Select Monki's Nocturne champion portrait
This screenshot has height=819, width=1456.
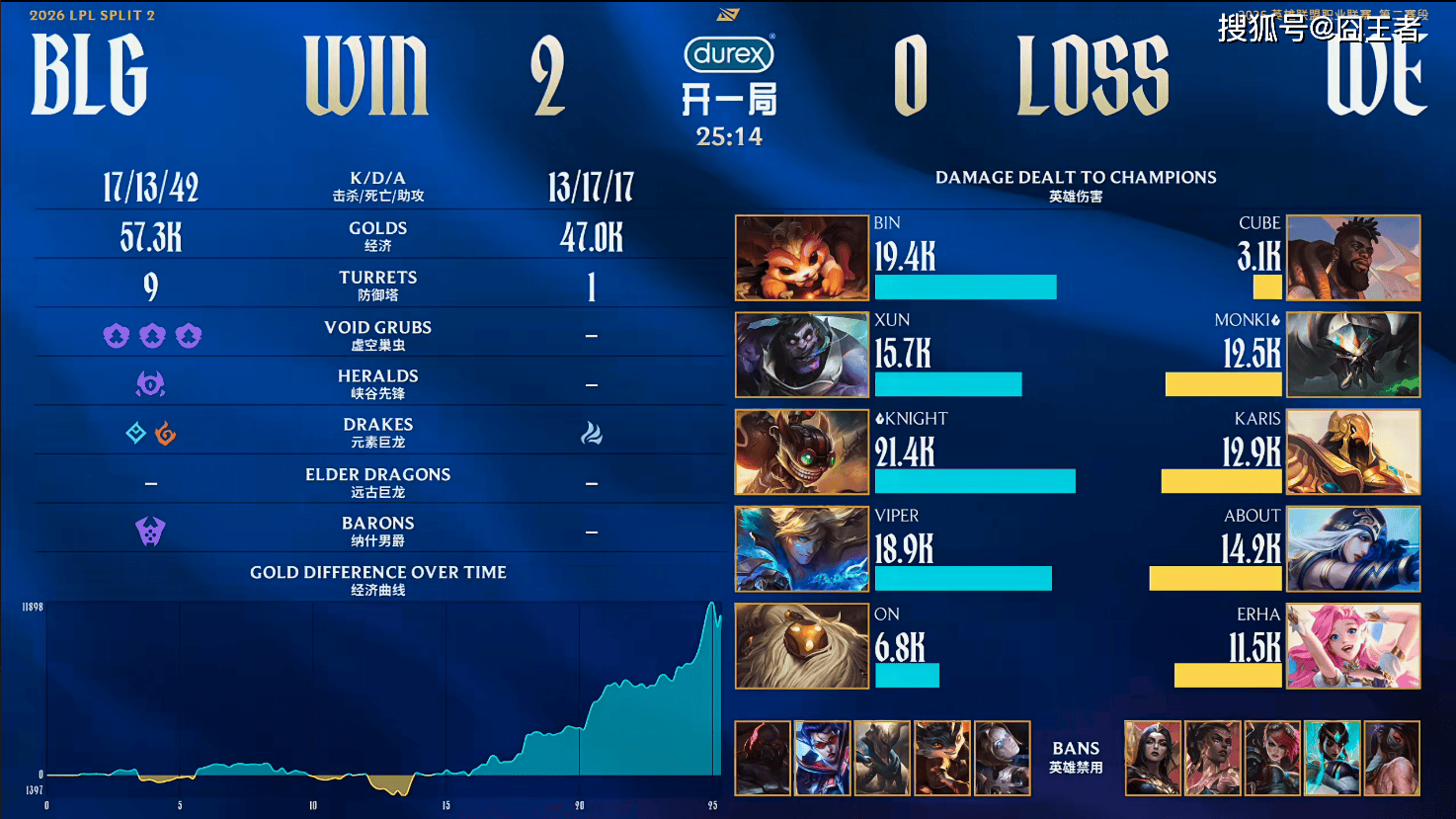tap(1353, 355)
